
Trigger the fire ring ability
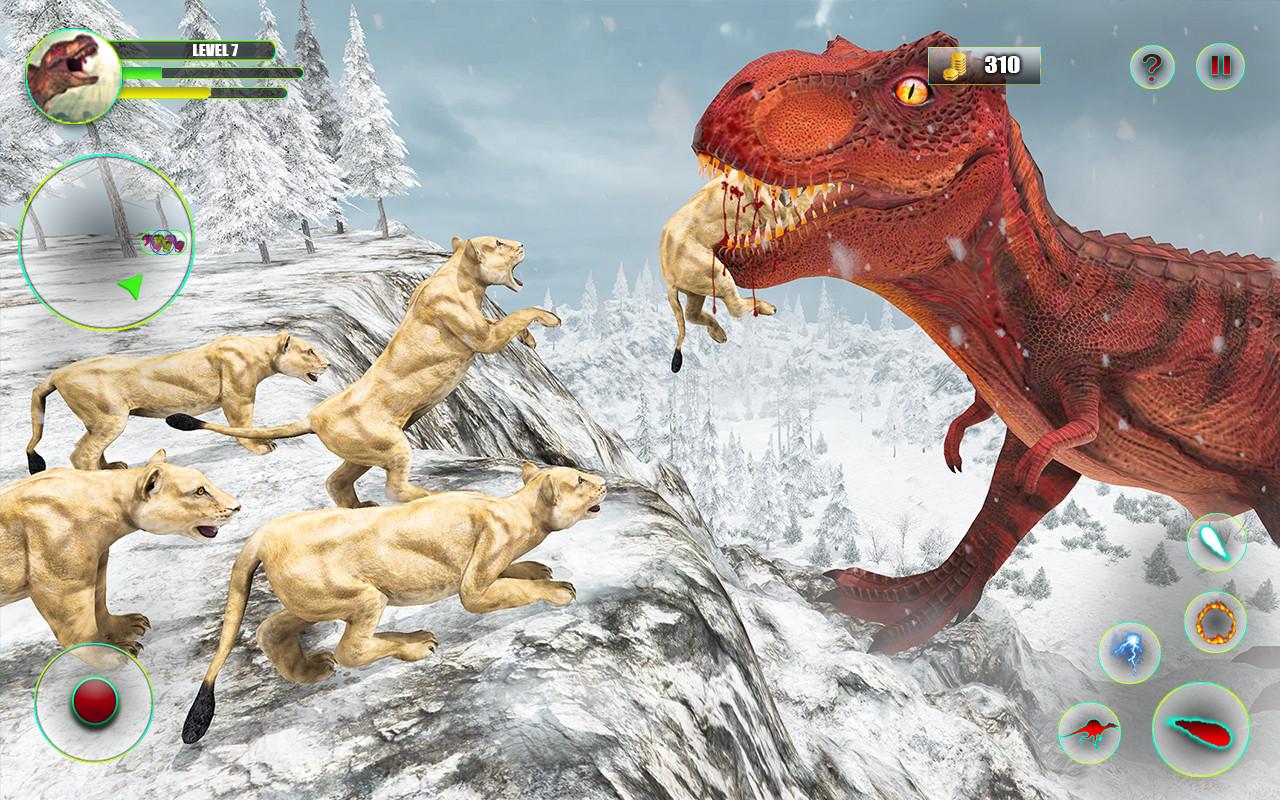(x=1215, y=622)
